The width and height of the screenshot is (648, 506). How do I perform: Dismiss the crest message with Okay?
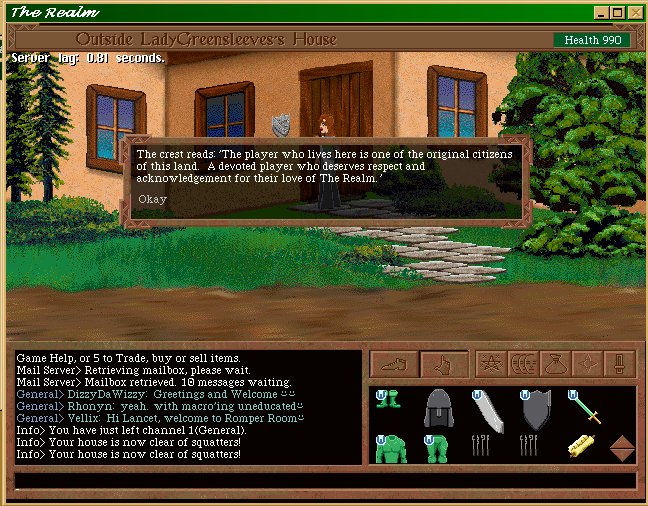coord(153,198)
